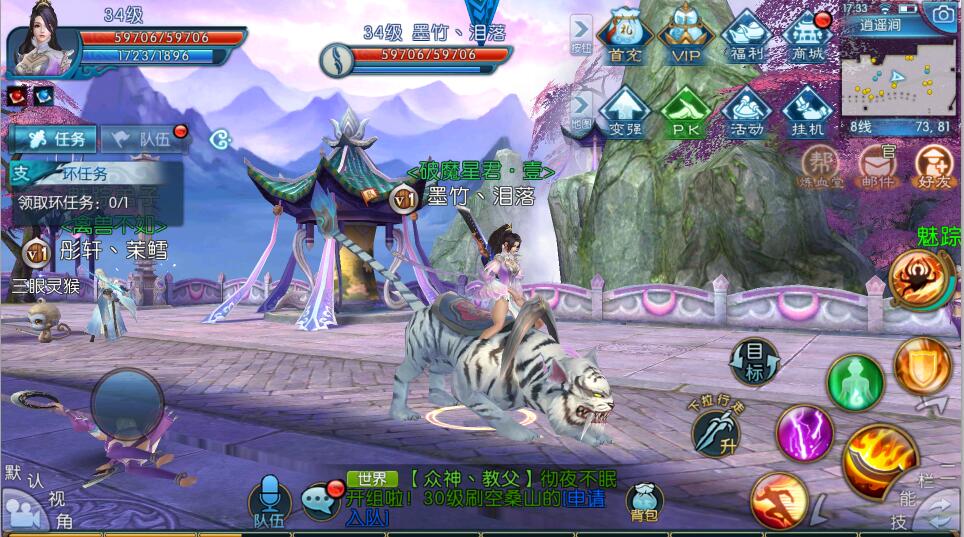Open the 变强 power-up menu
The width and height of the screenshot is (964, 537).
pyautogui.click(x=625, y=110)
